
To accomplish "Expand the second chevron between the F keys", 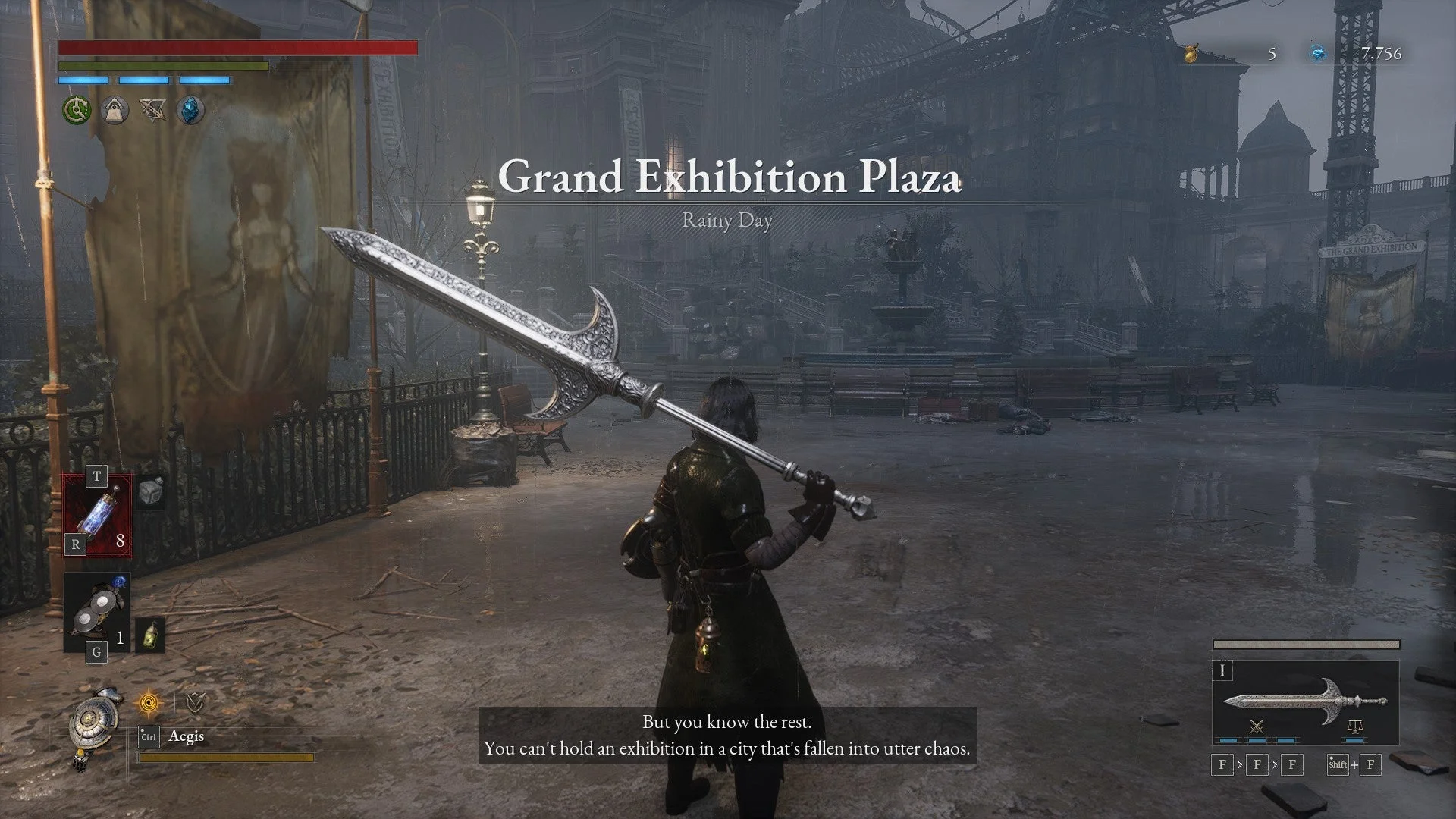I will click(x=1273, y=765).
